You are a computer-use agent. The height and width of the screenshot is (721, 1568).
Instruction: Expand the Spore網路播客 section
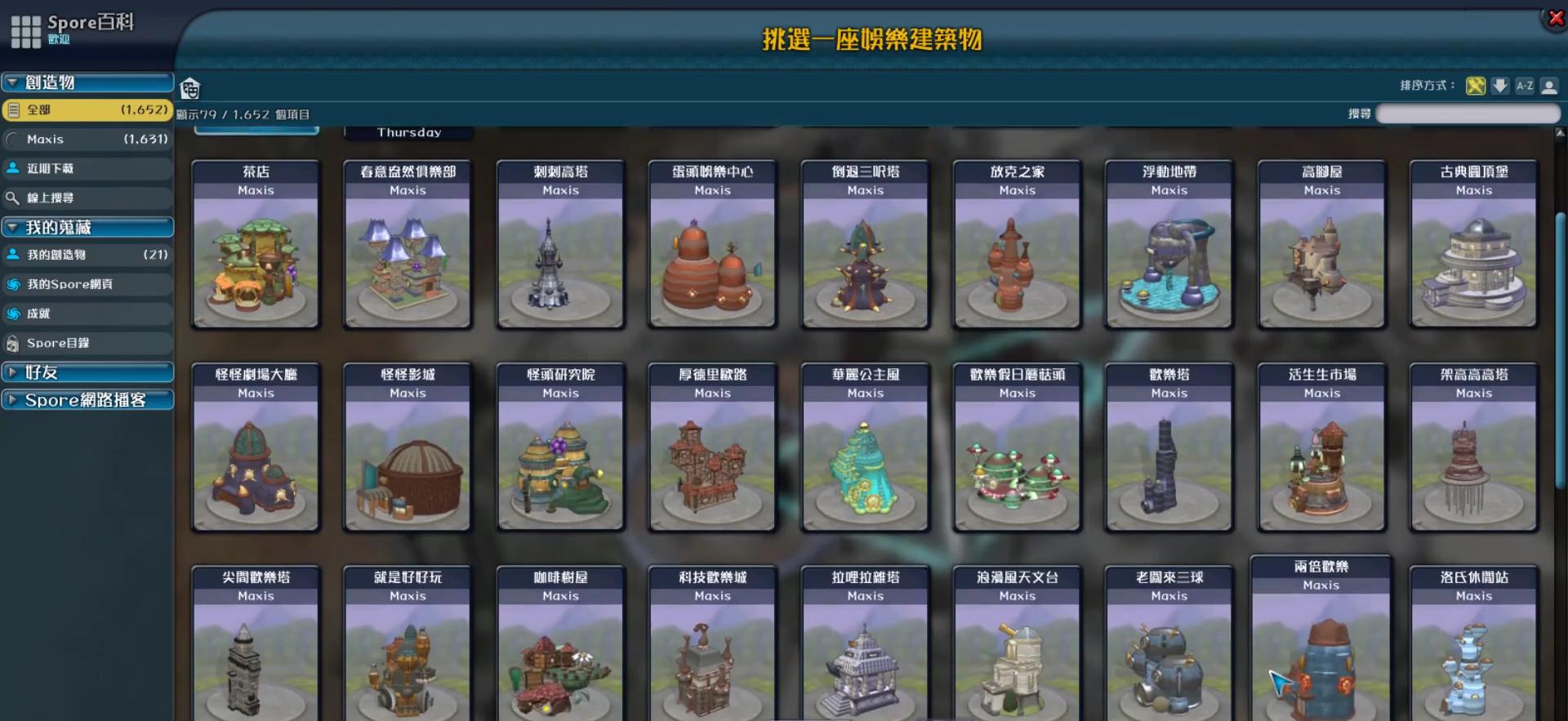pos(12,399)
